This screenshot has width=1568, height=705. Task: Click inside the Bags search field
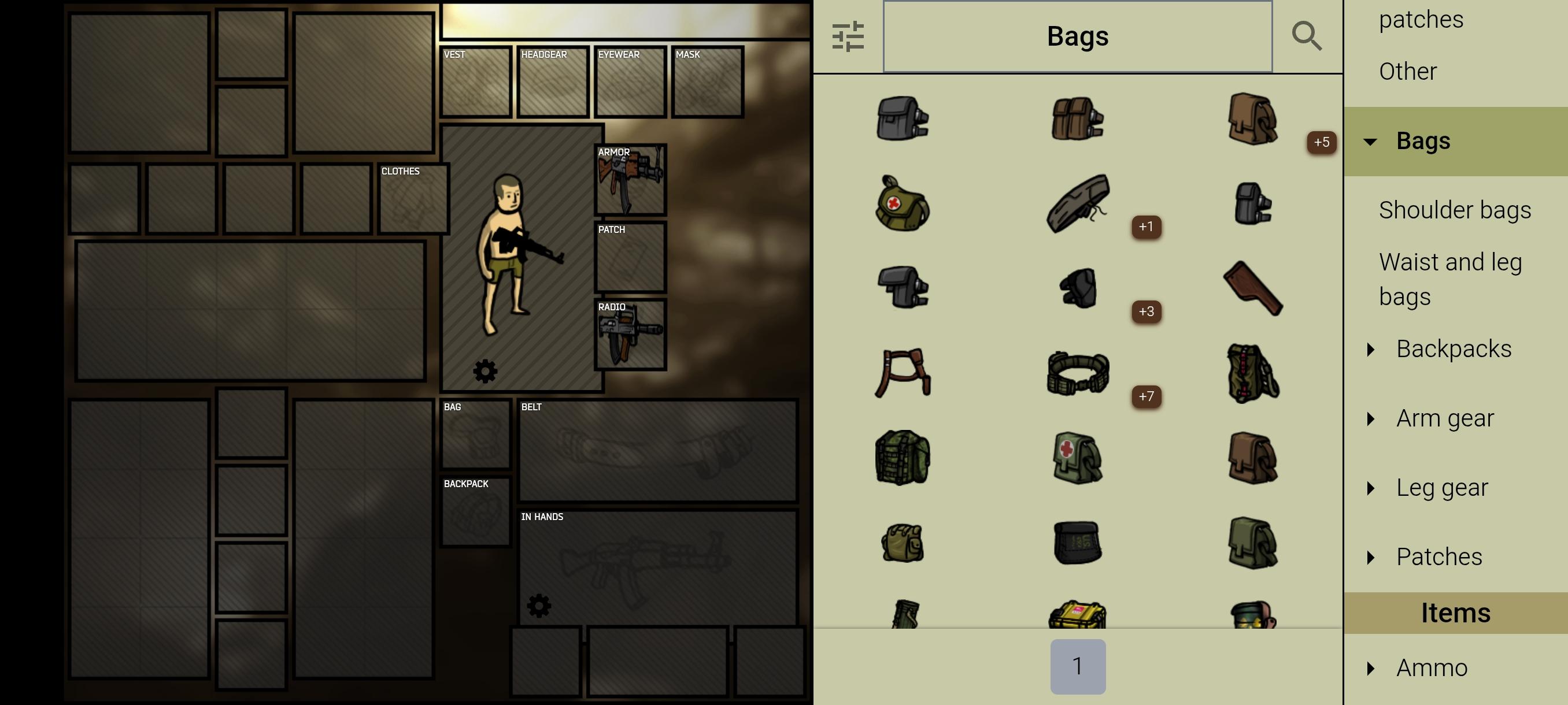tap(1077, 36)
